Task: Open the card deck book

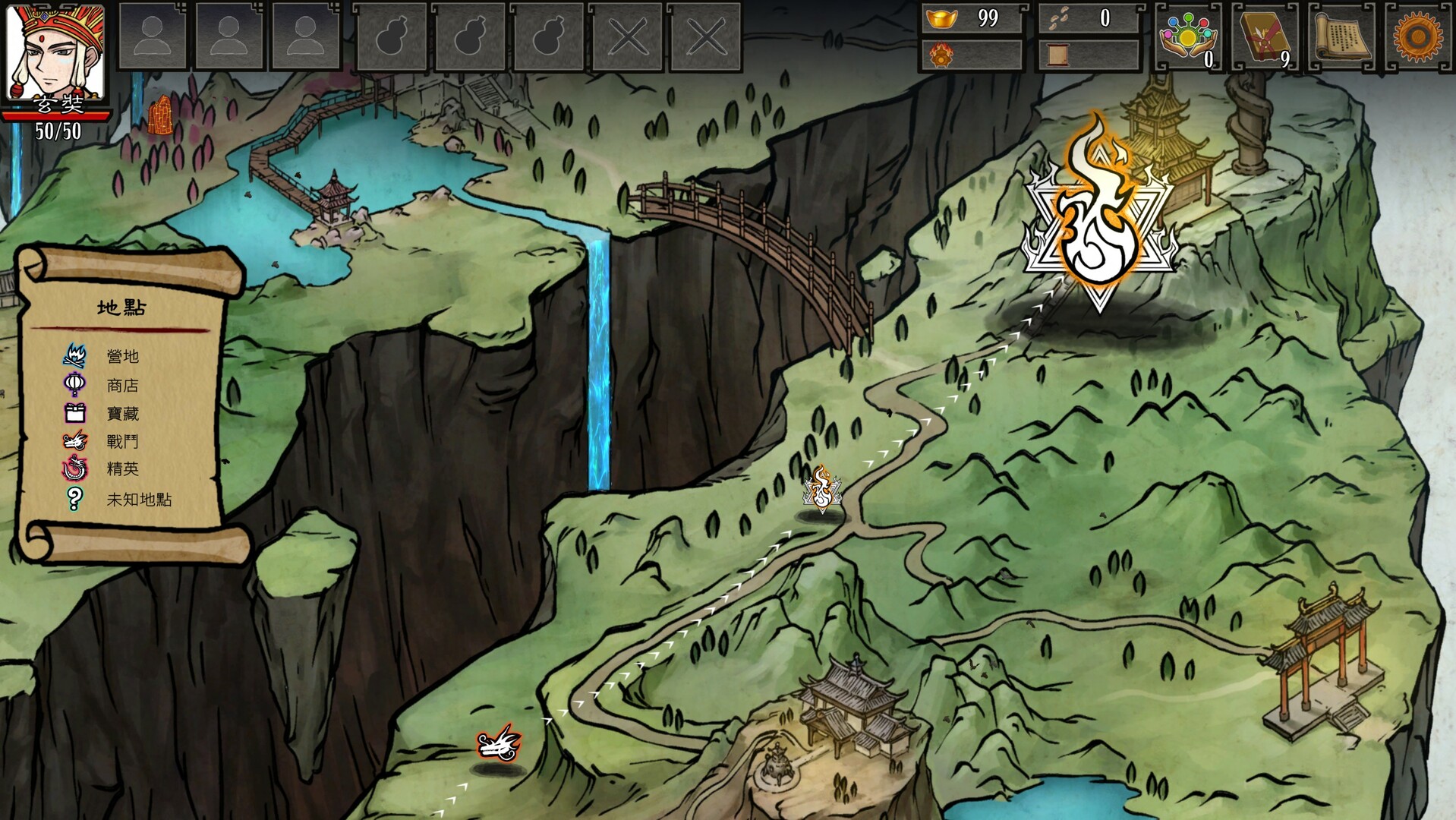Action: 1262,36
